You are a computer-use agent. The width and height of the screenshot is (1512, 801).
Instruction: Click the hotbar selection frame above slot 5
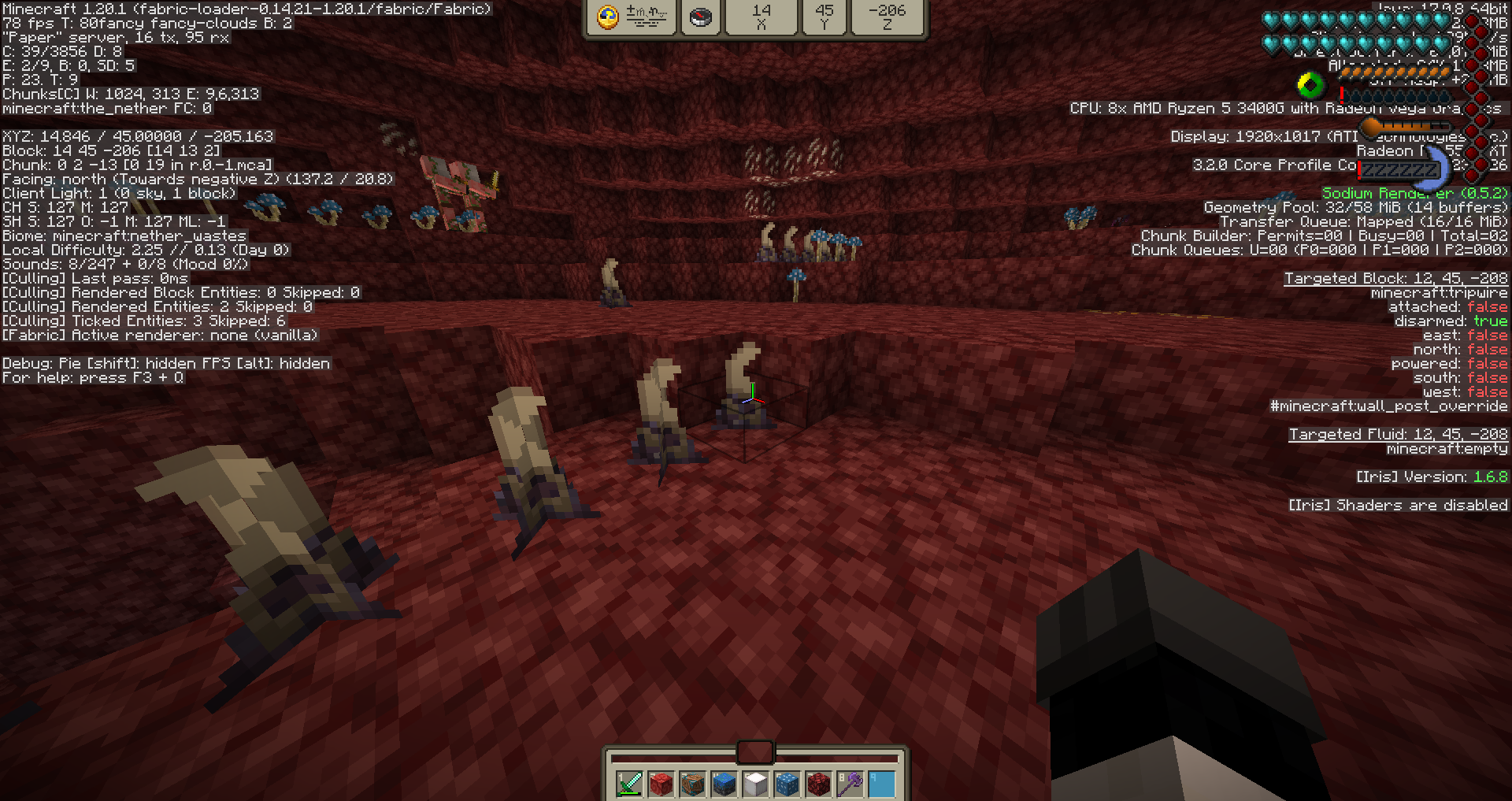754,752
